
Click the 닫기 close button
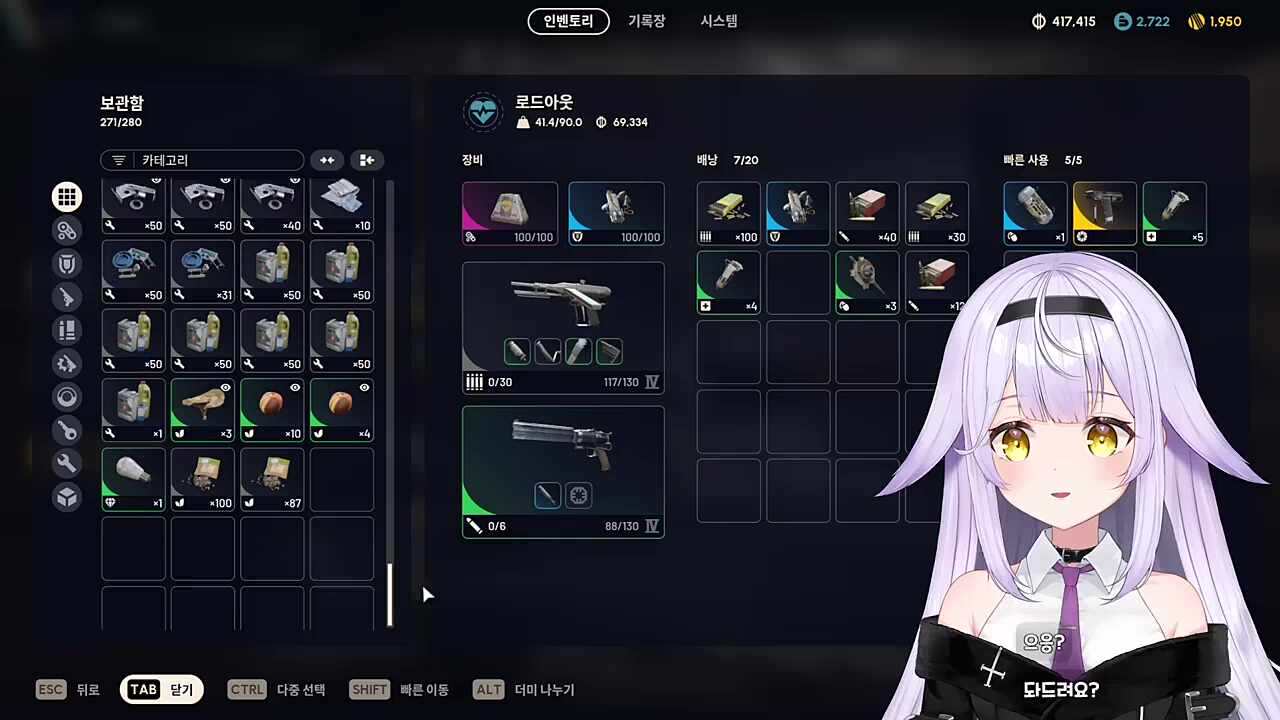[x=162, y=689]
